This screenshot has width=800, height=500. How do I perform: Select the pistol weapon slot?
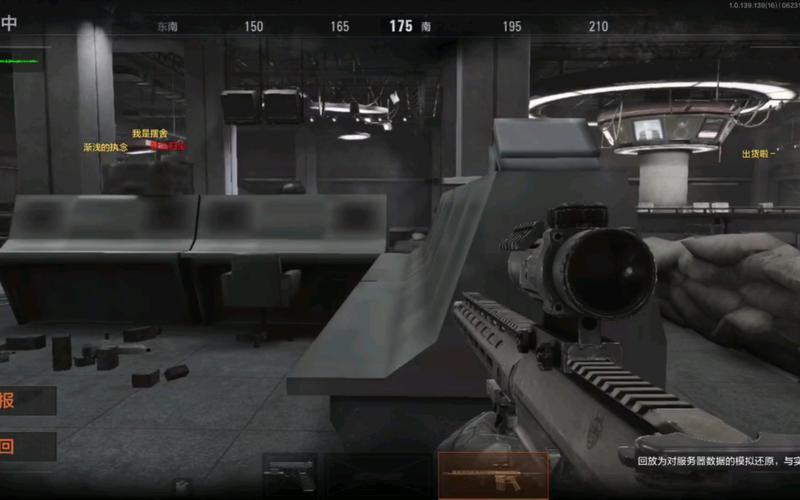(290, 475)
